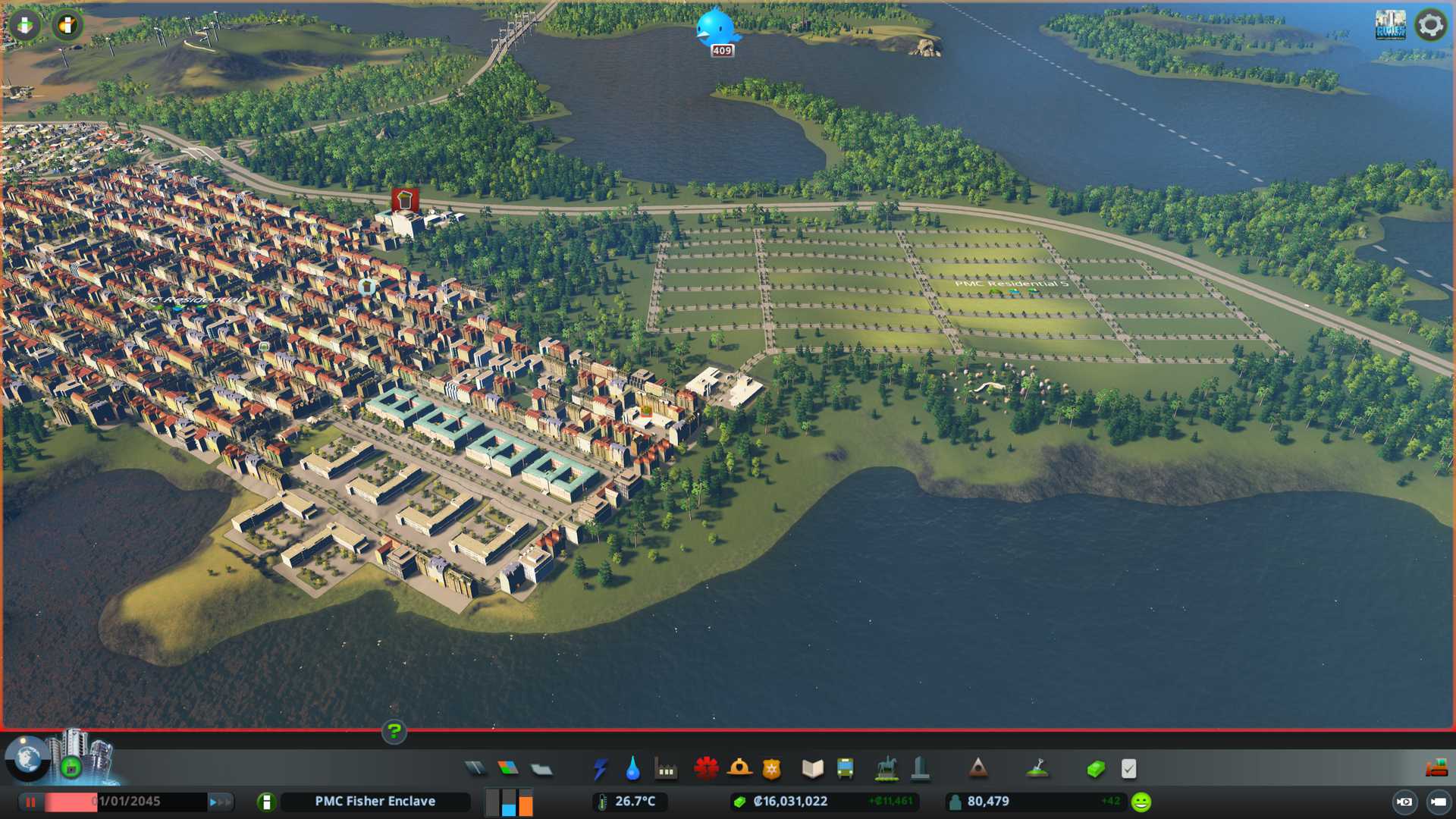
Task: Change simulation speed with the arrows
Action: pos(220,802)
